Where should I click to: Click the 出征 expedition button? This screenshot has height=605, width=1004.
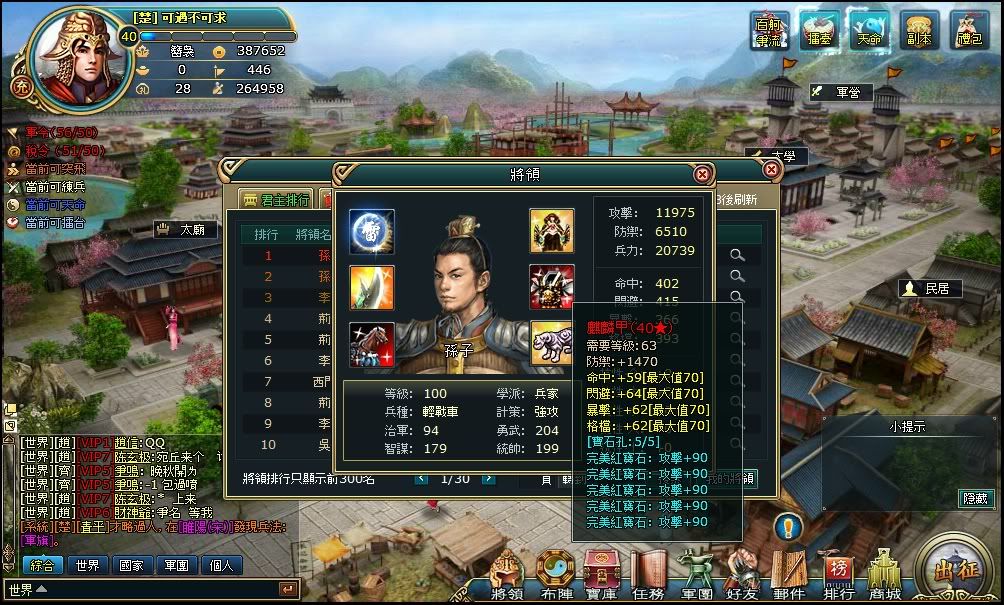[x=955, y=571]
